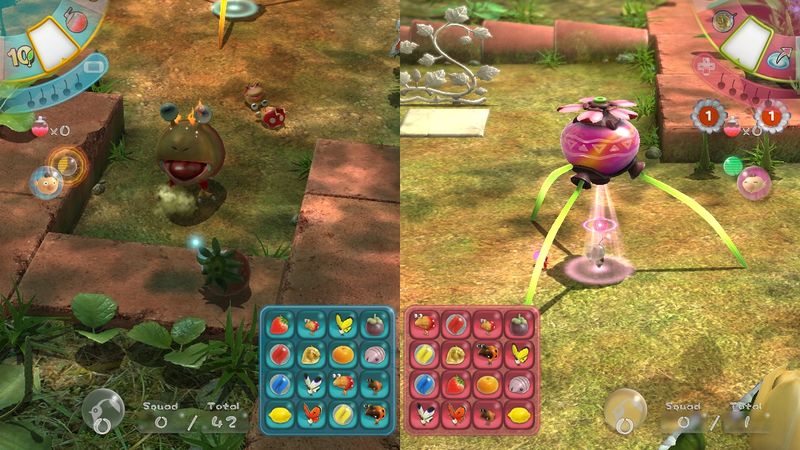Choose the white butterfly tile on the teal card
The width and height of the screenshot is (800, 450).
click(313, 384)
